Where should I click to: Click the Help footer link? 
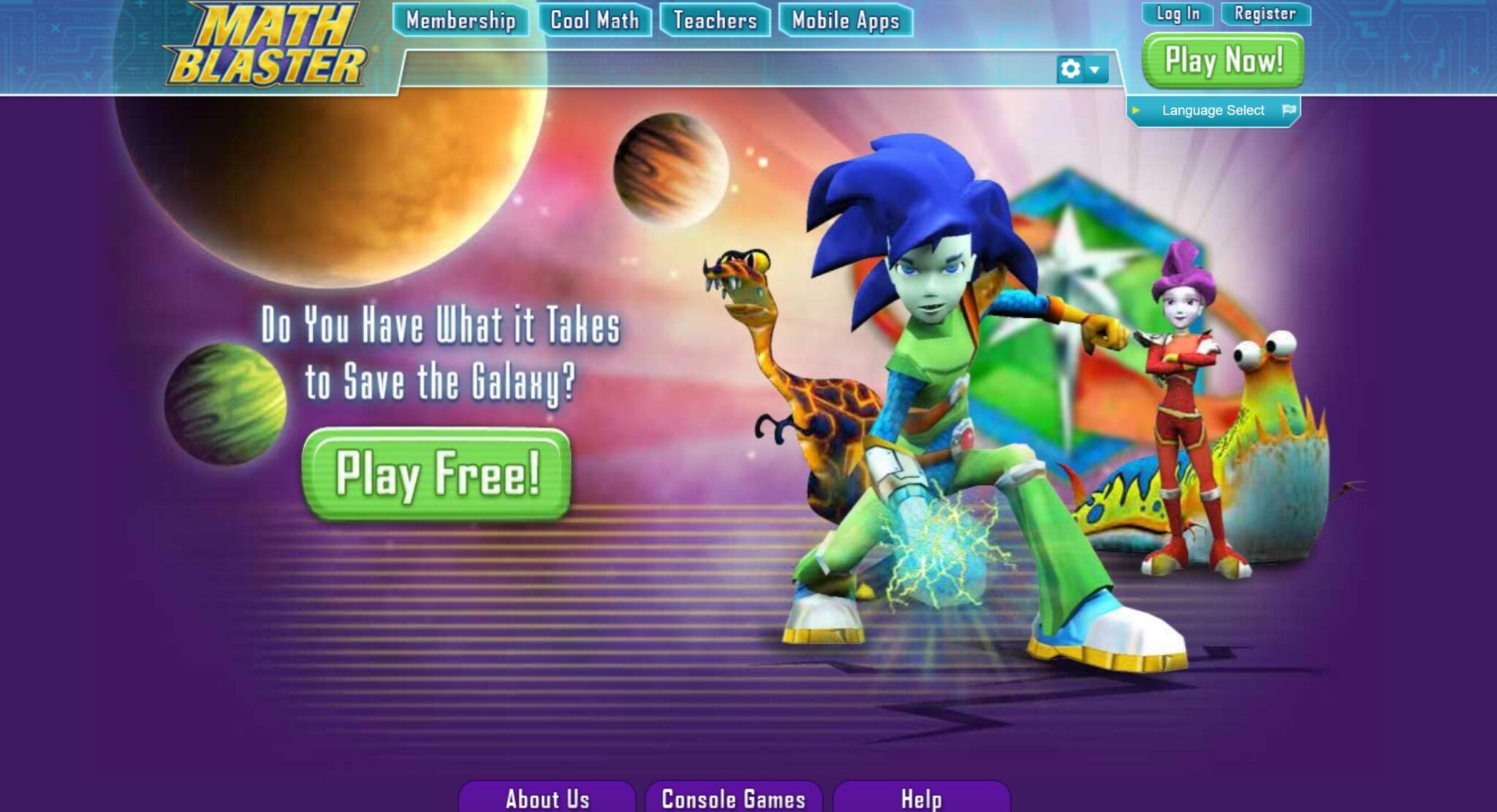tap(922, 800)
